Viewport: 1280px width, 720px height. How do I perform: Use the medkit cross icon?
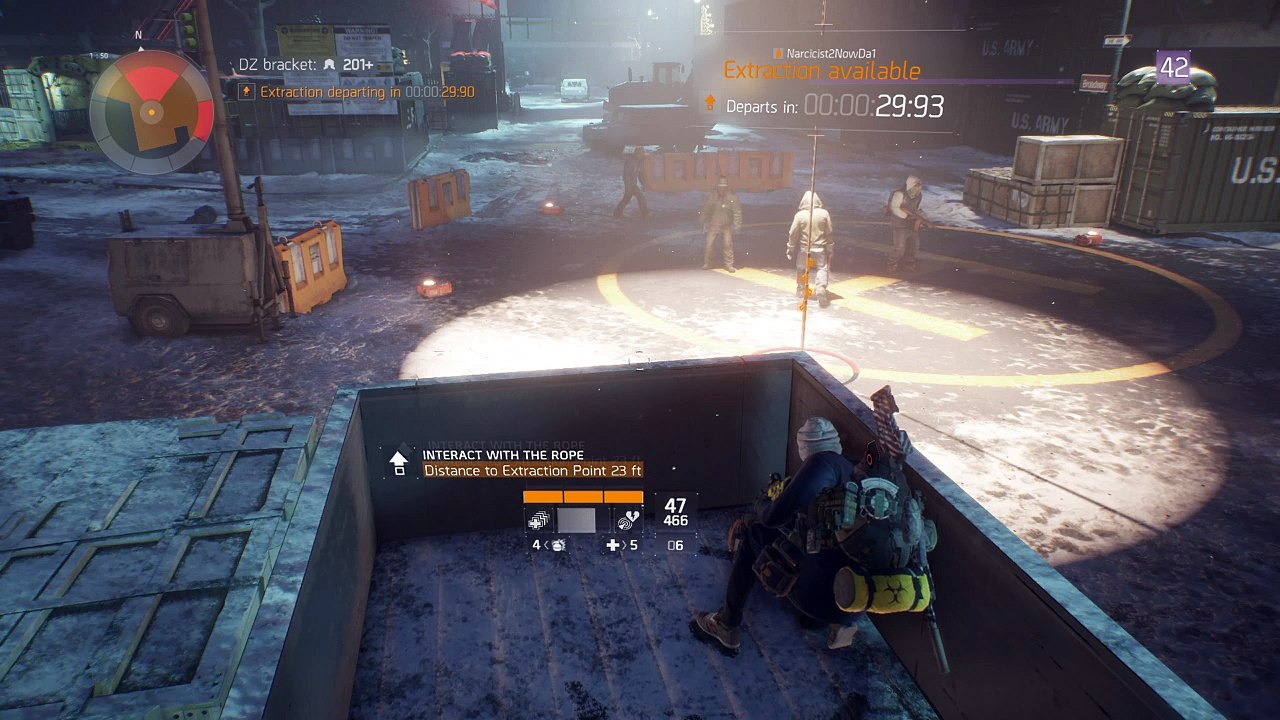click(612, 545)
